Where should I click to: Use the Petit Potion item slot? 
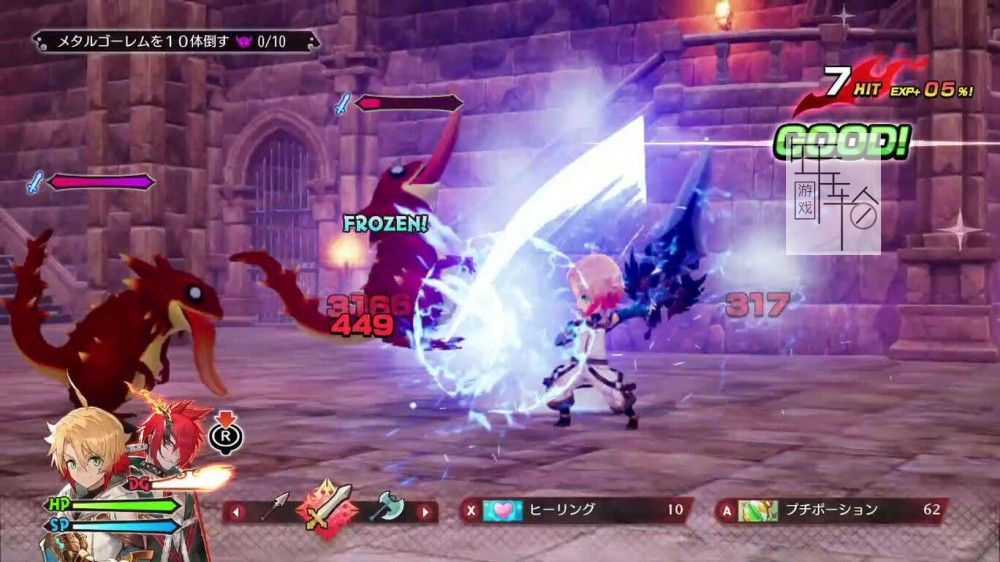point(830,511)
